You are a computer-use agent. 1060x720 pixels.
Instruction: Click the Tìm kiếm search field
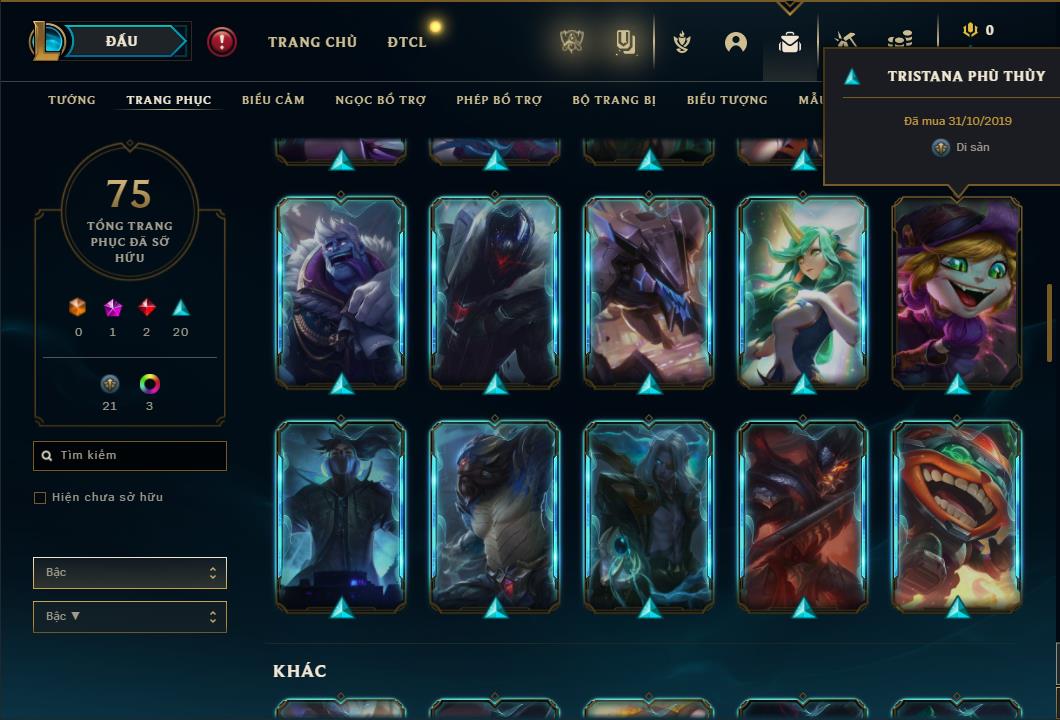(x=130, y=456)
